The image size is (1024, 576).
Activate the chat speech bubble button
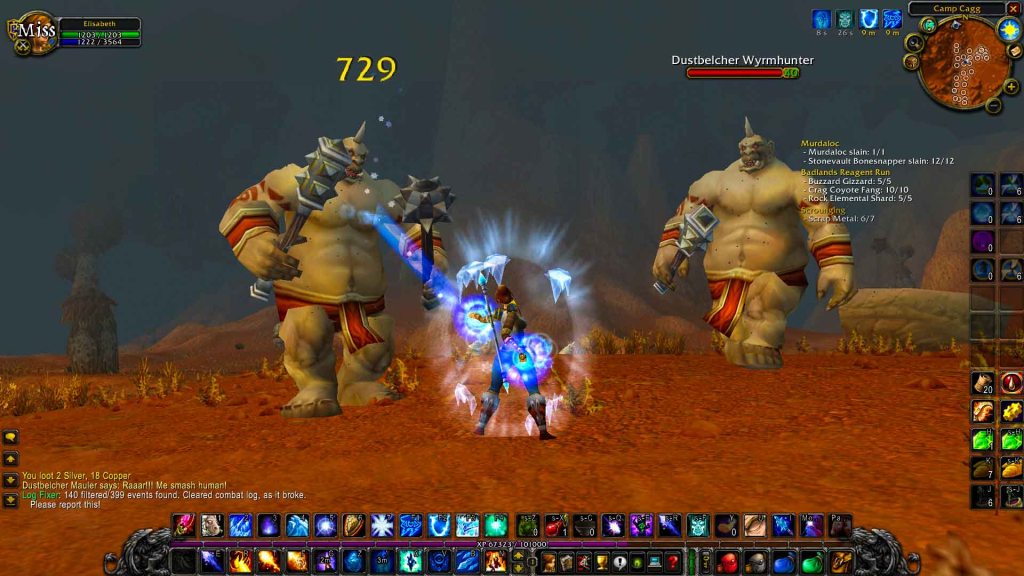coord(11,437)
